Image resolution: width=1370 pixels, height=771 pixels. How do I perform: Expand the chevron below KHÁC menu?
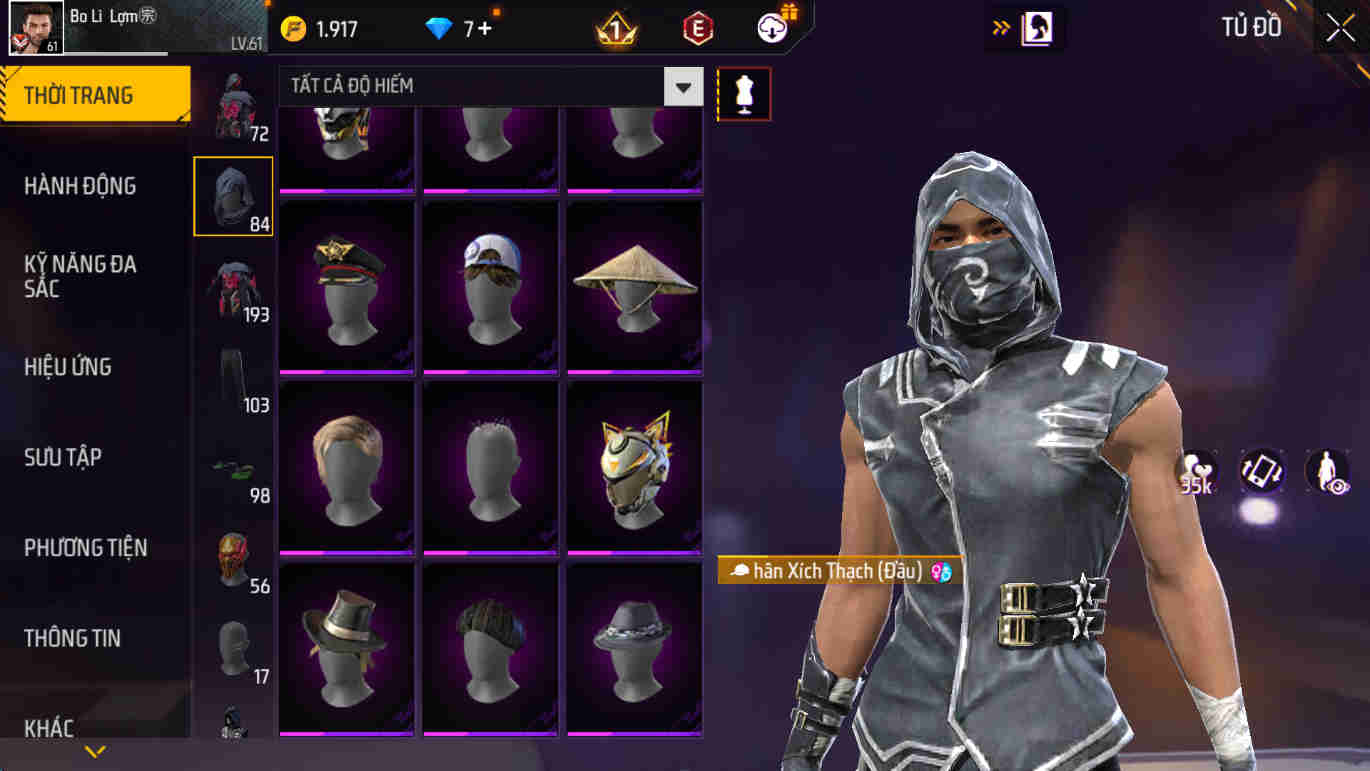pos(95,748)
